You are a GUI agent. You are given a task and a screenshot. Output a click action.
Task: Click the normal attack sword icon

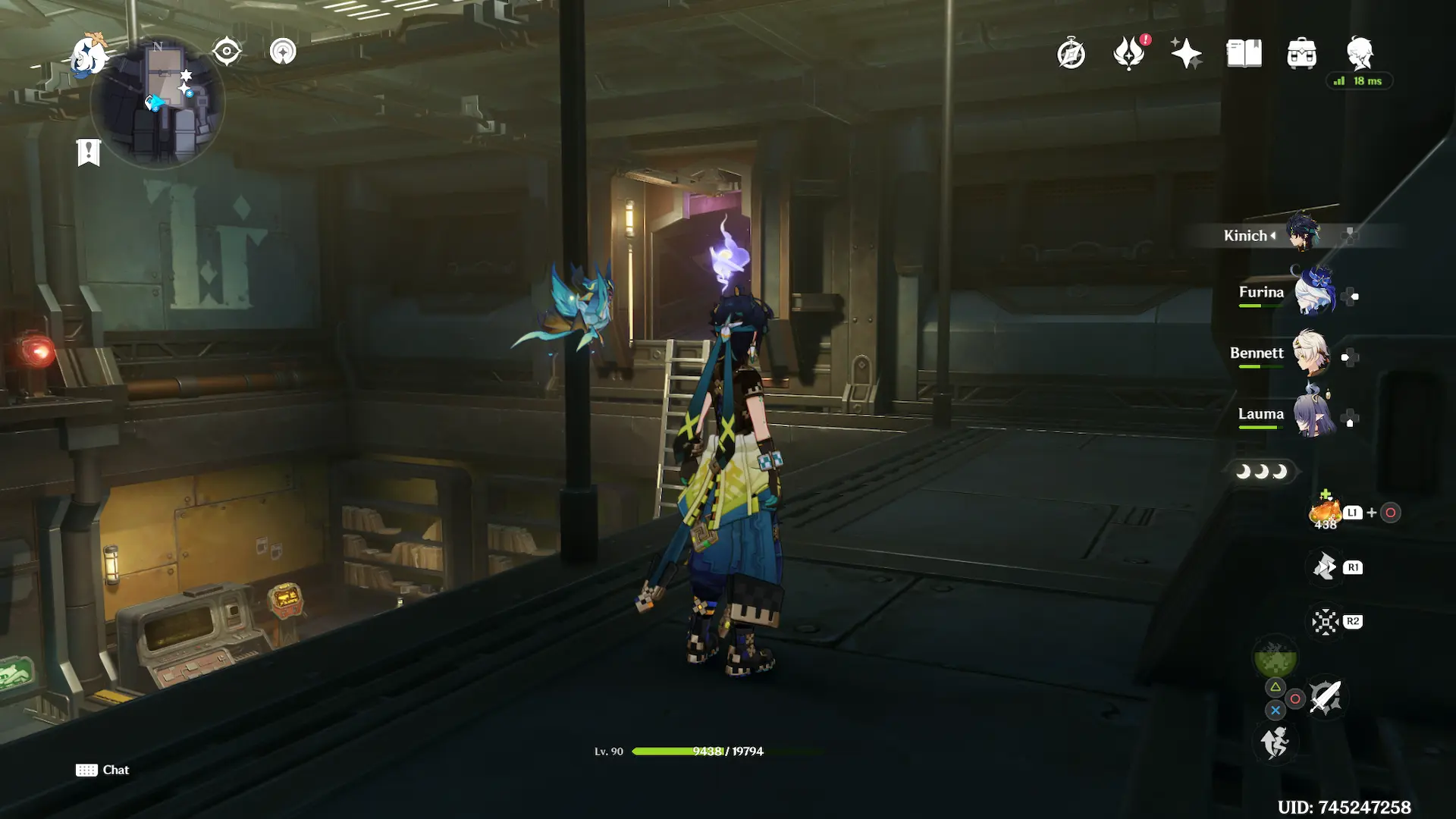click(x=1325, y=697)
